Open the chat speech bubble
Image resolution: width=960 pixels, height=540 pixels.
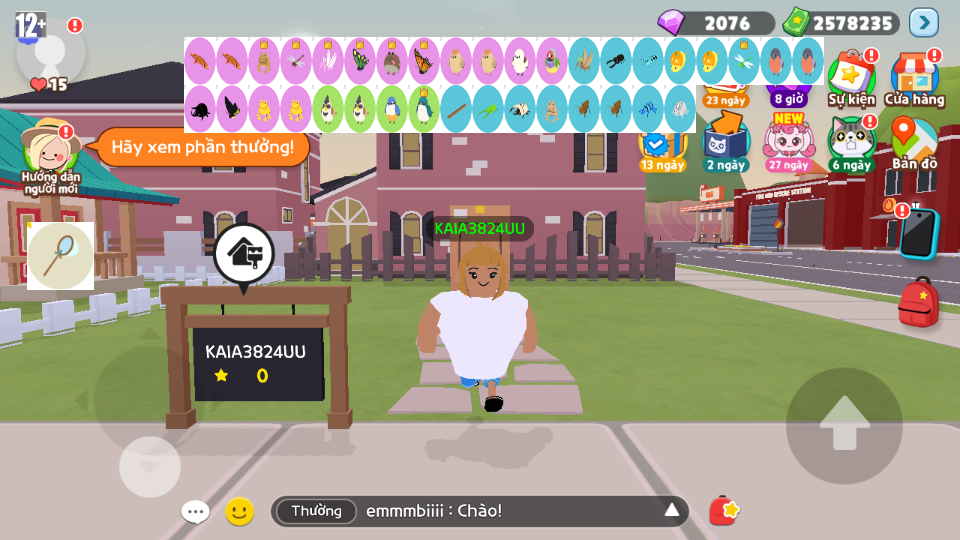pos(195,512)
